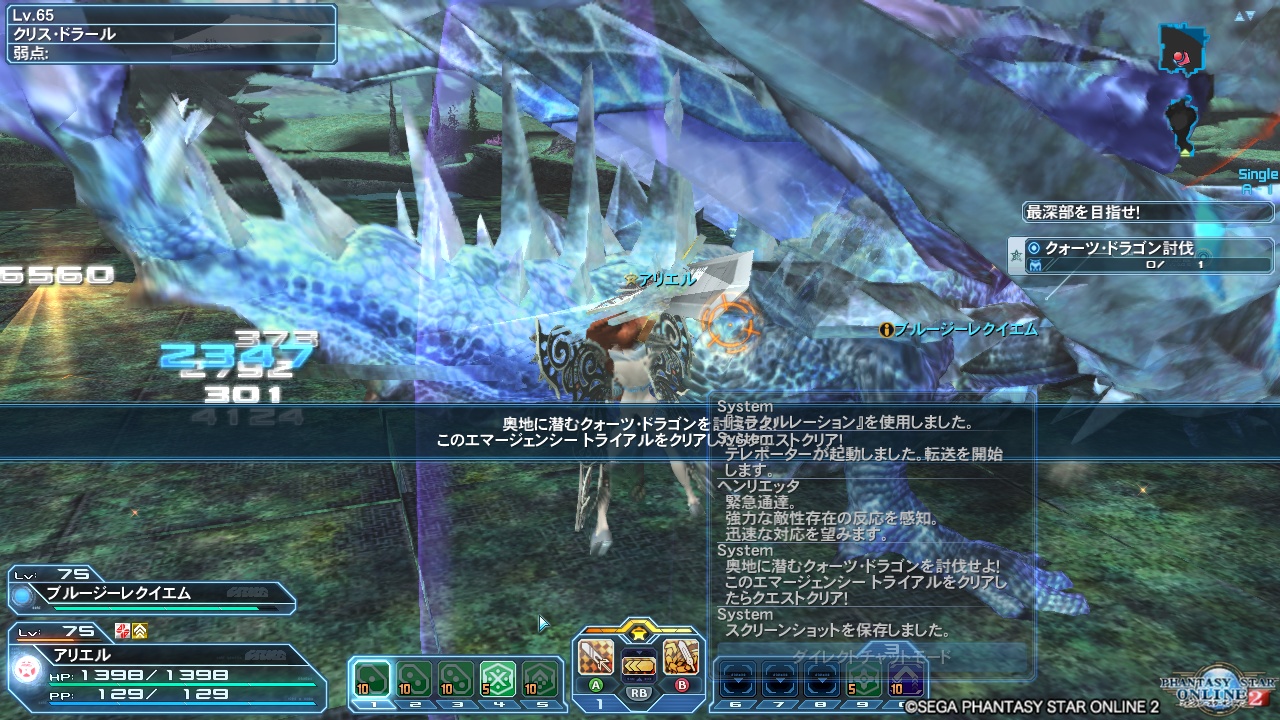The width and height of the screenshot is (1280, 720).
Task: Click アリエル's HP bar in the status panel
Action: pyautogui.click(x=180, y=684)
